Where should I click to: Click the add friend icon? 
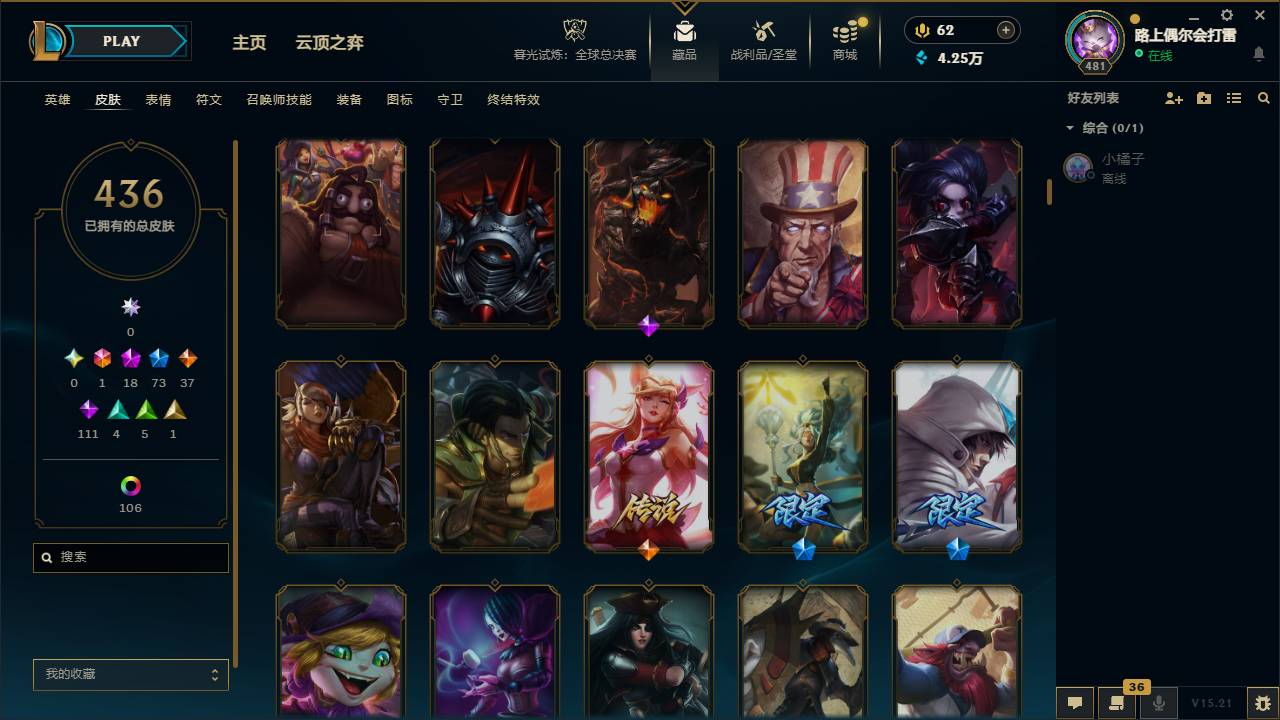1175,97
